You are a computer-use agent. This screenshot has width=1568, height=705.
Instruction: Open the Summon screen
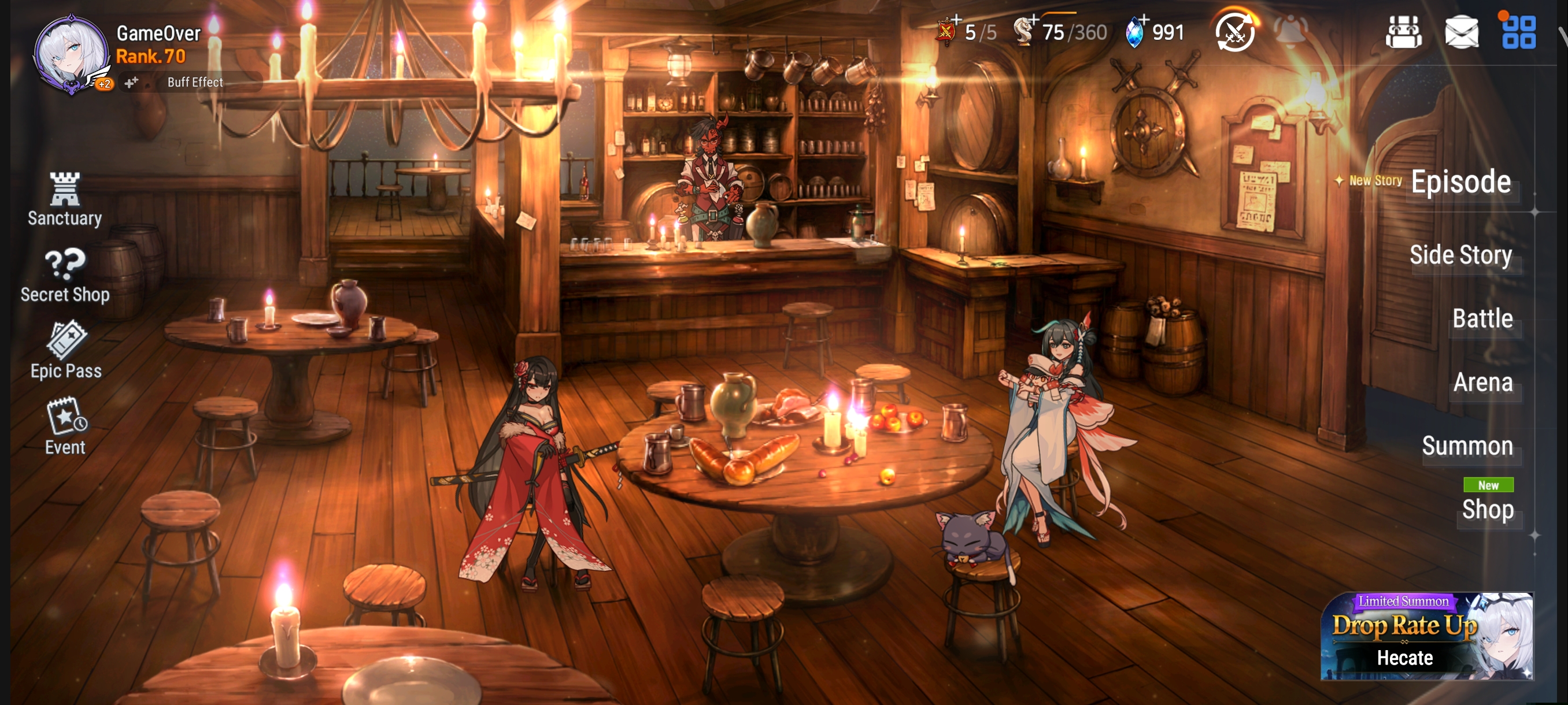point(1467,446)
